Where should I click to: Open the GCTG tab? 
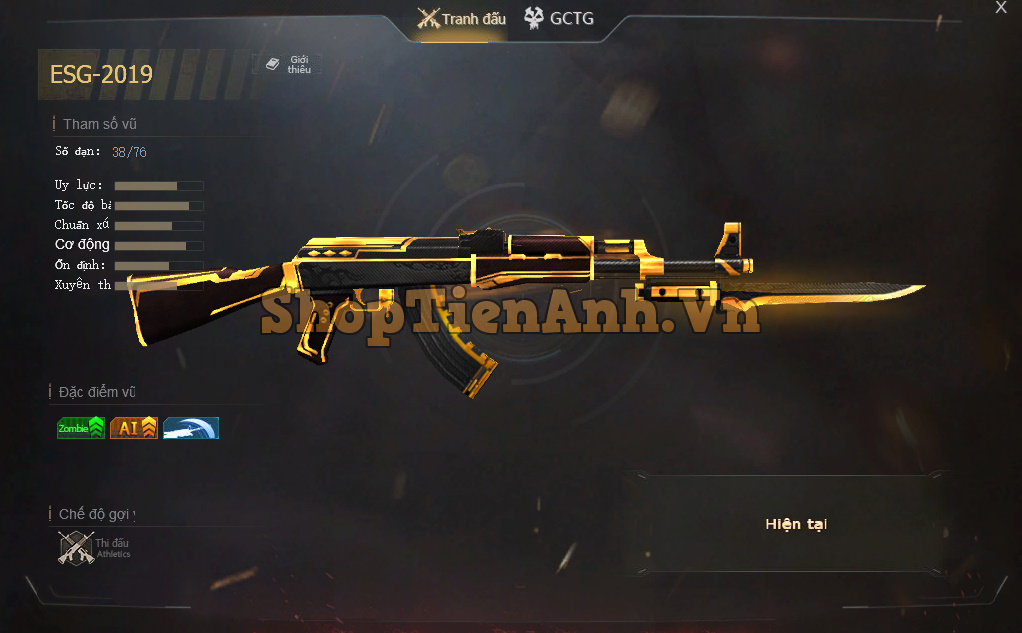pos(559,19)
